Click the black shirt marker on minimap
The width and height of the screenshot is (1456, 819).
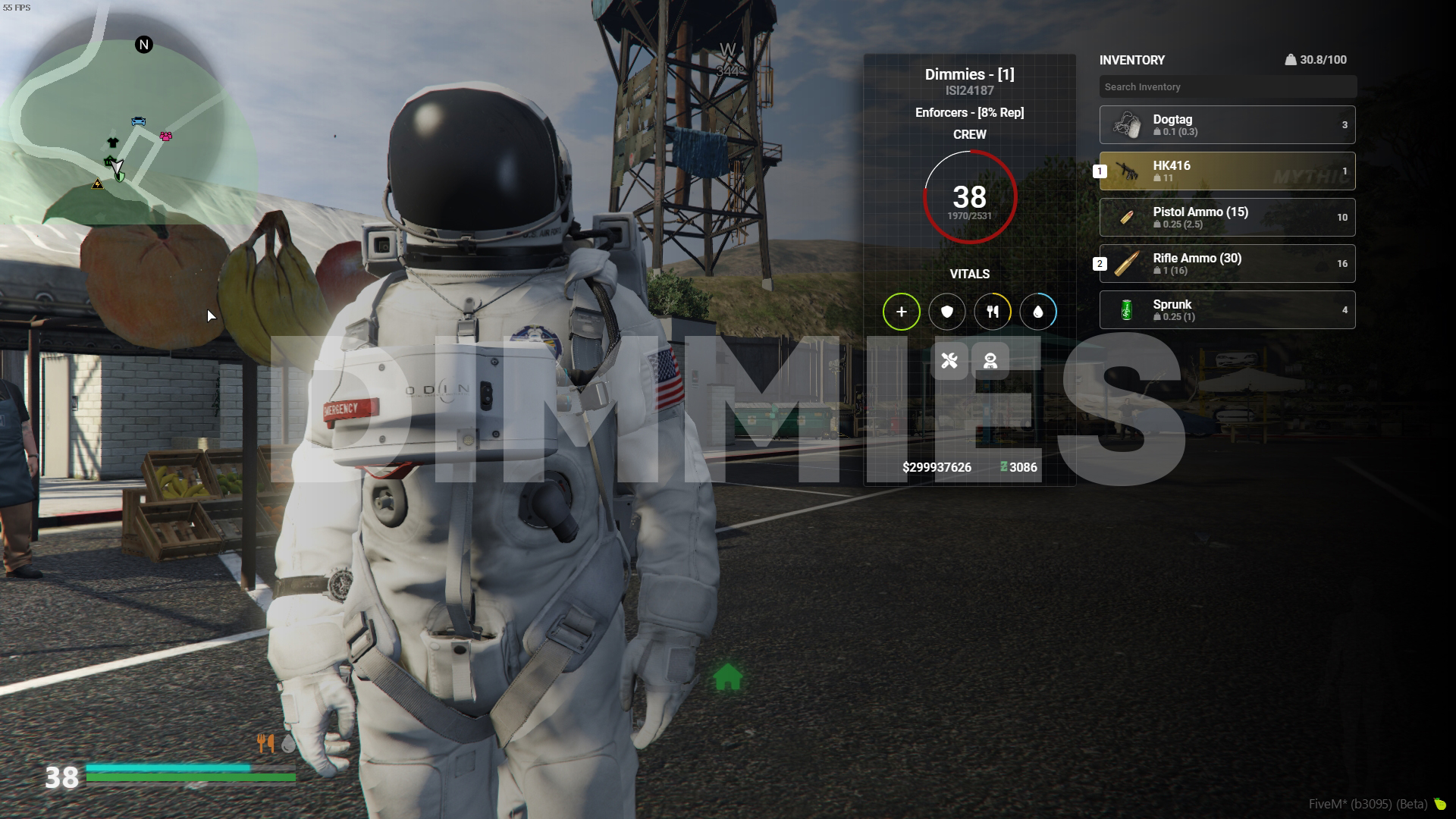tap(113, 142)
